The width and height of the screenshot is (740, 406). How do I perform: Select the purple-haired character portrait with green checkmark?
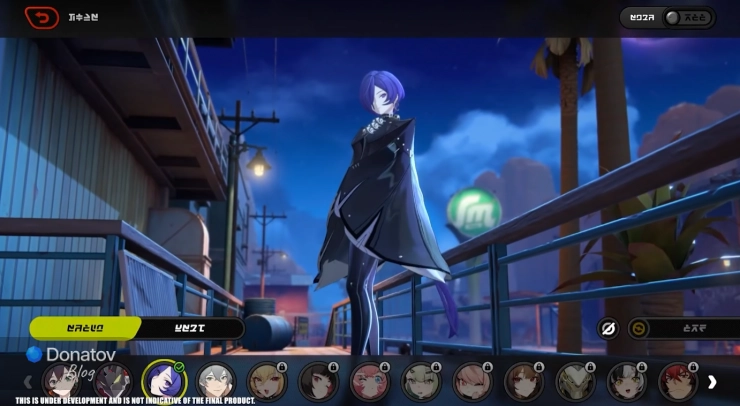click(x=162, y=381)
